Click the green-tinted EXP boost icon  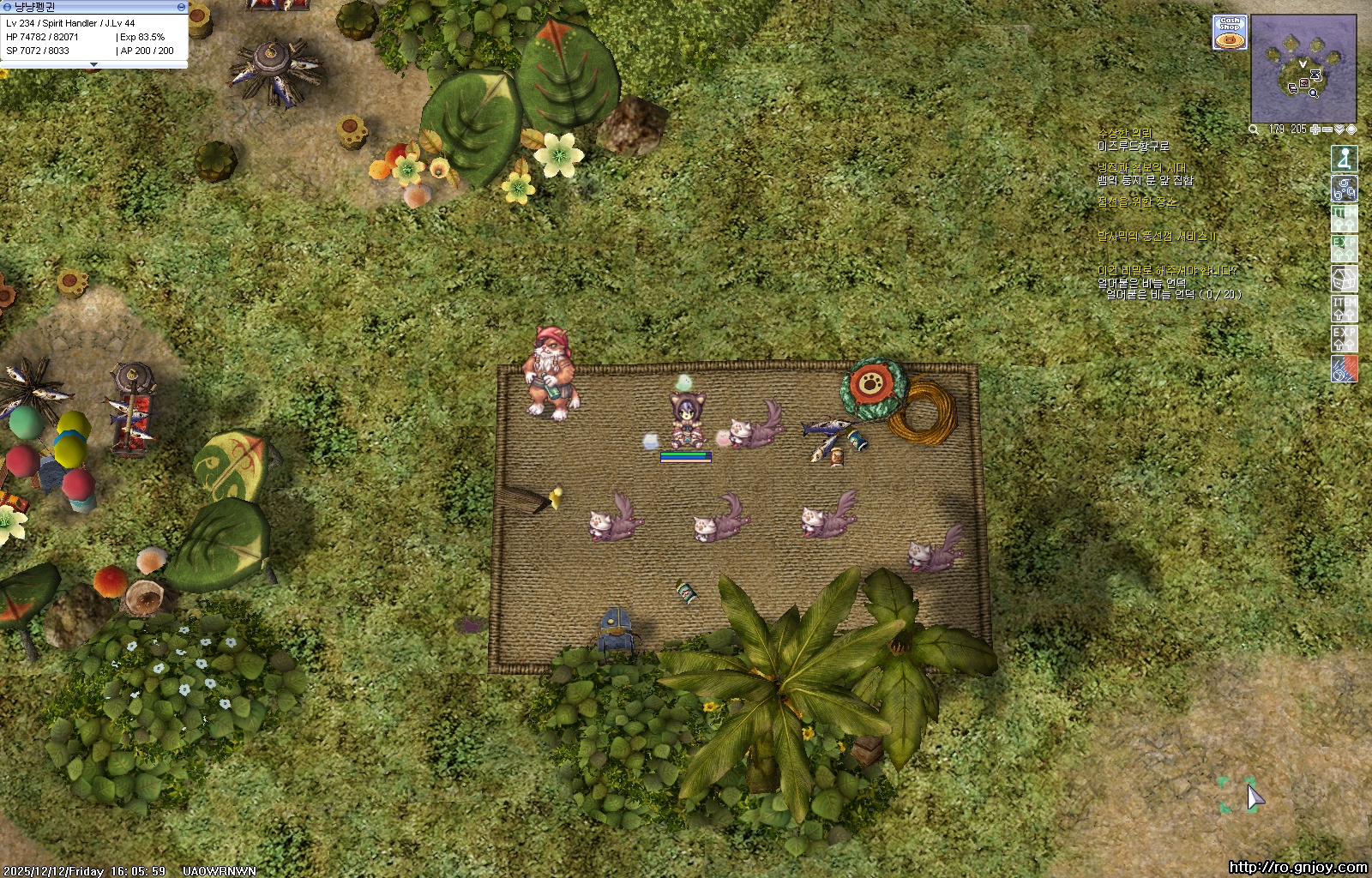pos(1344,249)
